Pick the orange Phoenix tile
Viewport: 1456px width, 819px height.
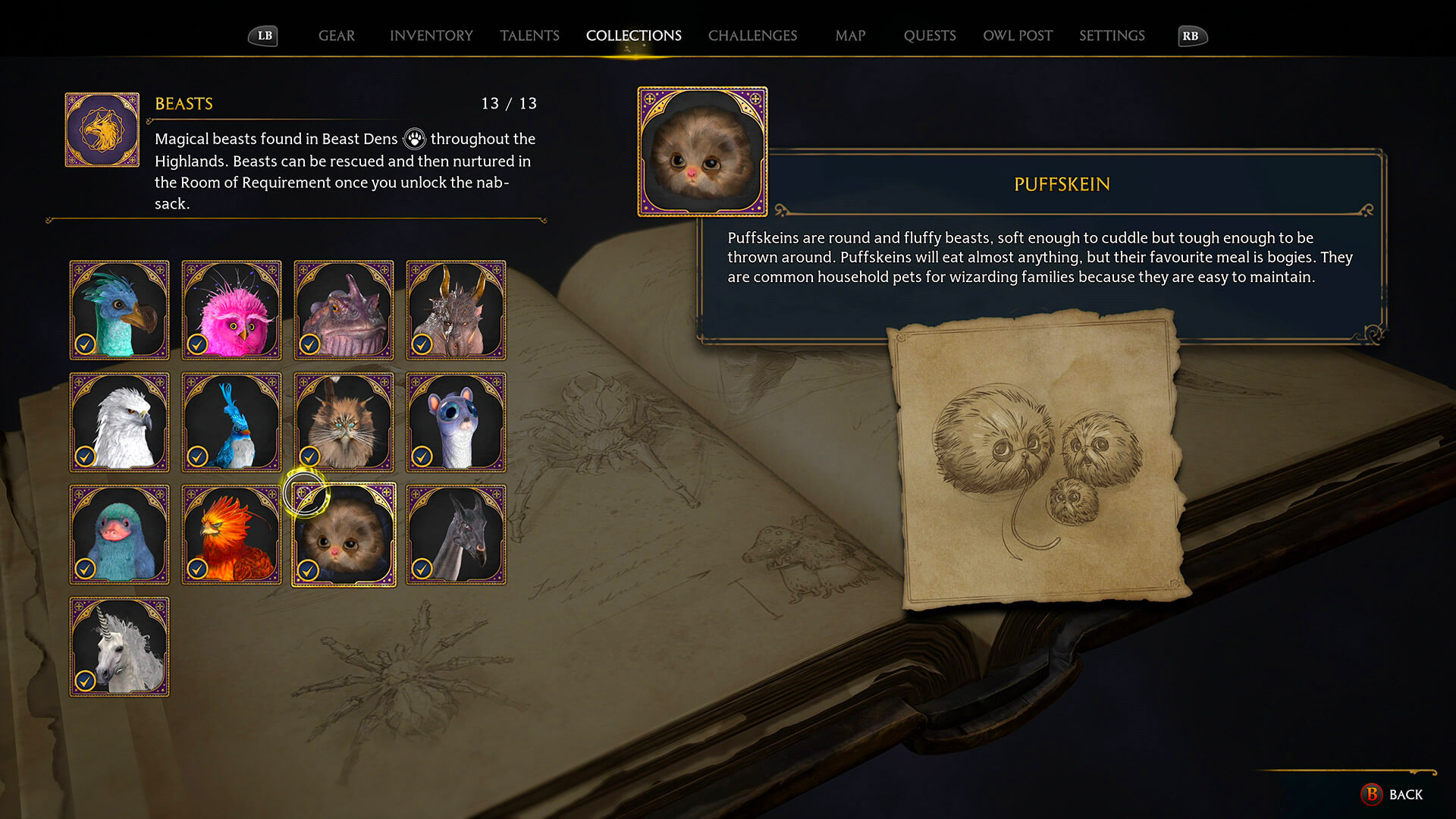231,534
